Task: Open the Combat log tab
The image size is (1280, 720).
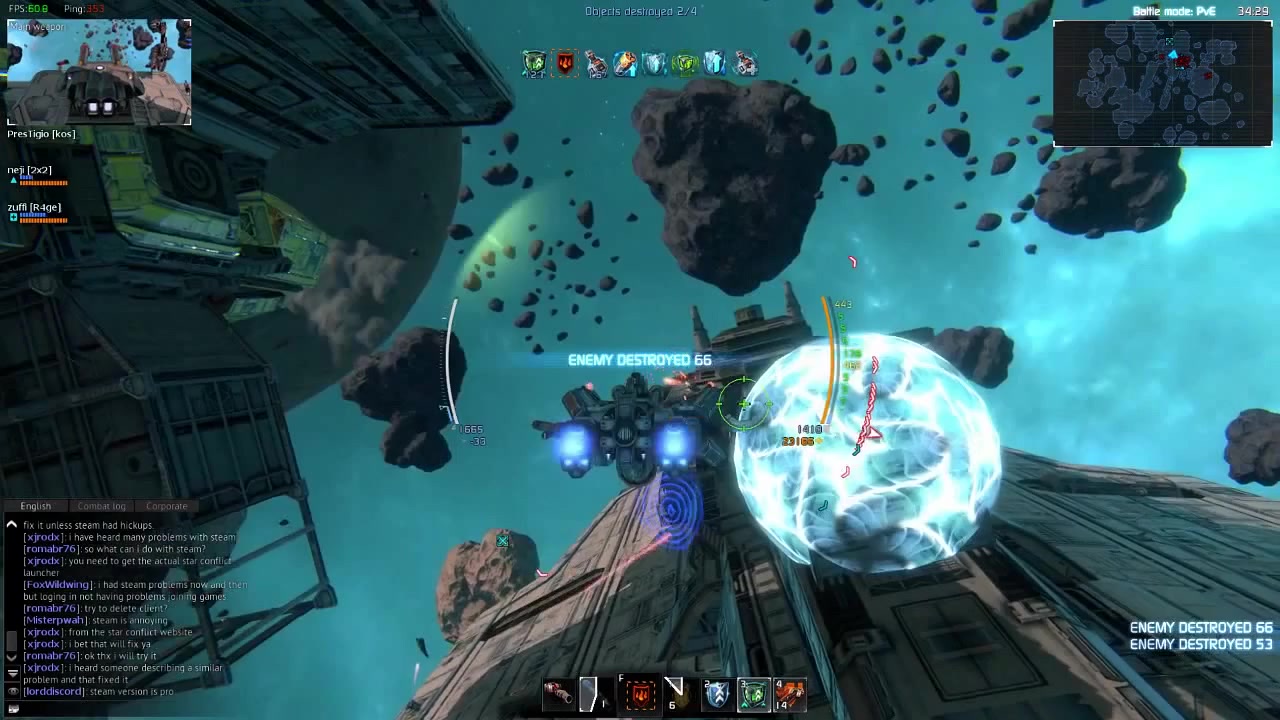Action: click(101, 506)
